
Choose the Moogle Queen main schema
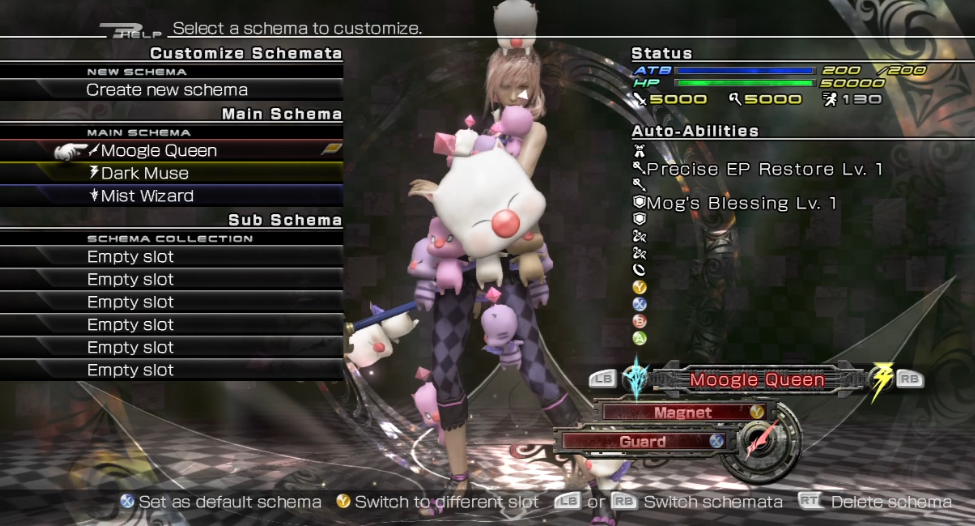click(x=158, y=151)
